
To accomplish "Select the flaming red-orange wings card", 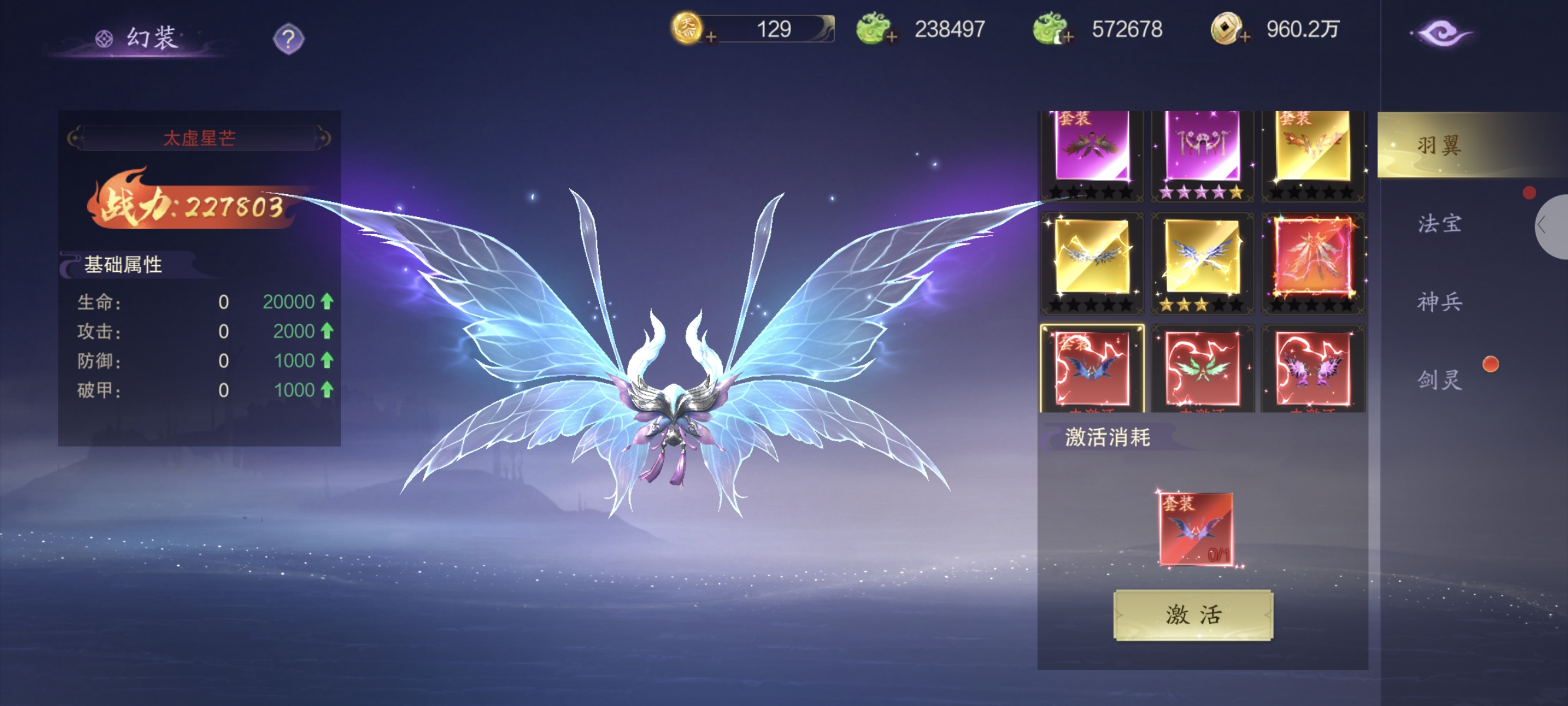I will [x=1313, y=258].
